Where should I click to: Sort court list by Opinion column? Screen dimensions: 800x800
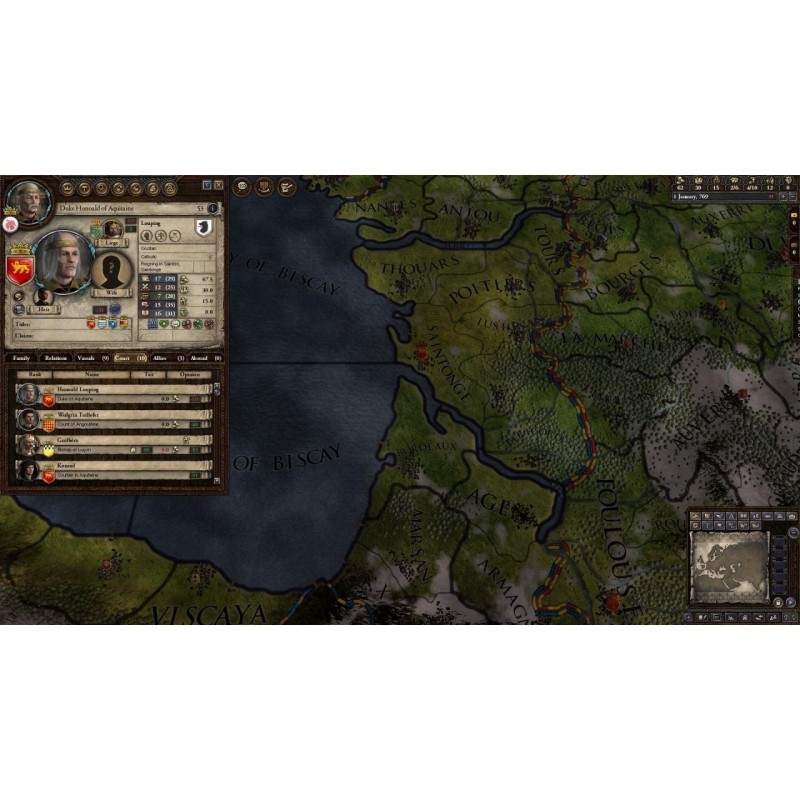189,373
